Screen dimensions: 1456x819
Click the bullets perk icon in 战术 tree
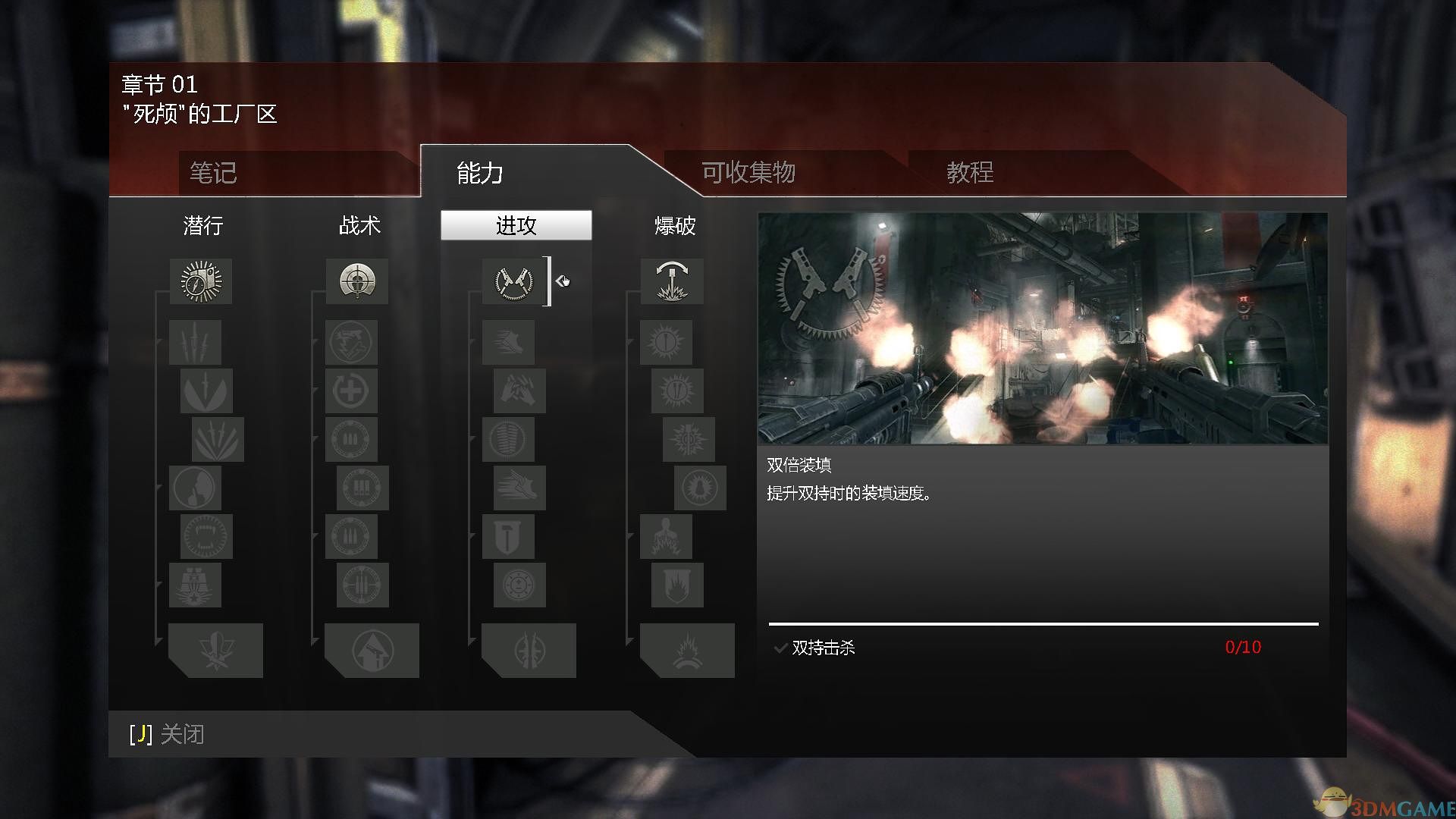pyautogui.click(x=350, y=439)
